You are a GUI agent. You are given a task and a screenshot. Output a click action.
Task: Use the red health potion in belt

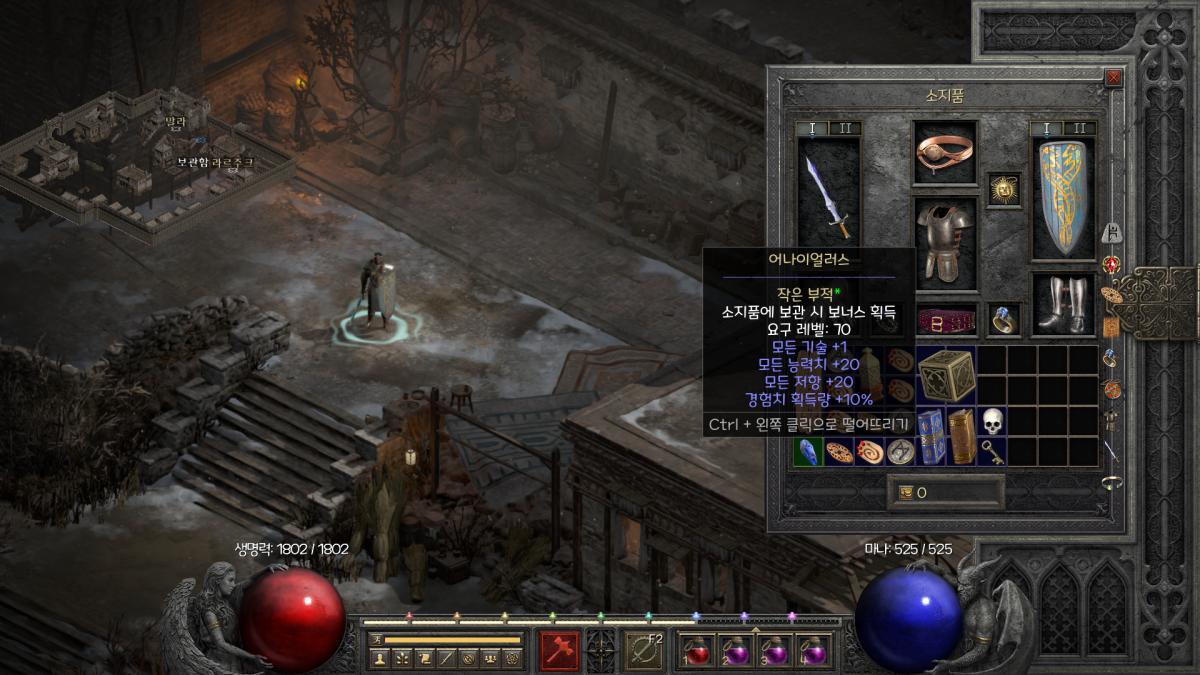click(x=695, y=651)
